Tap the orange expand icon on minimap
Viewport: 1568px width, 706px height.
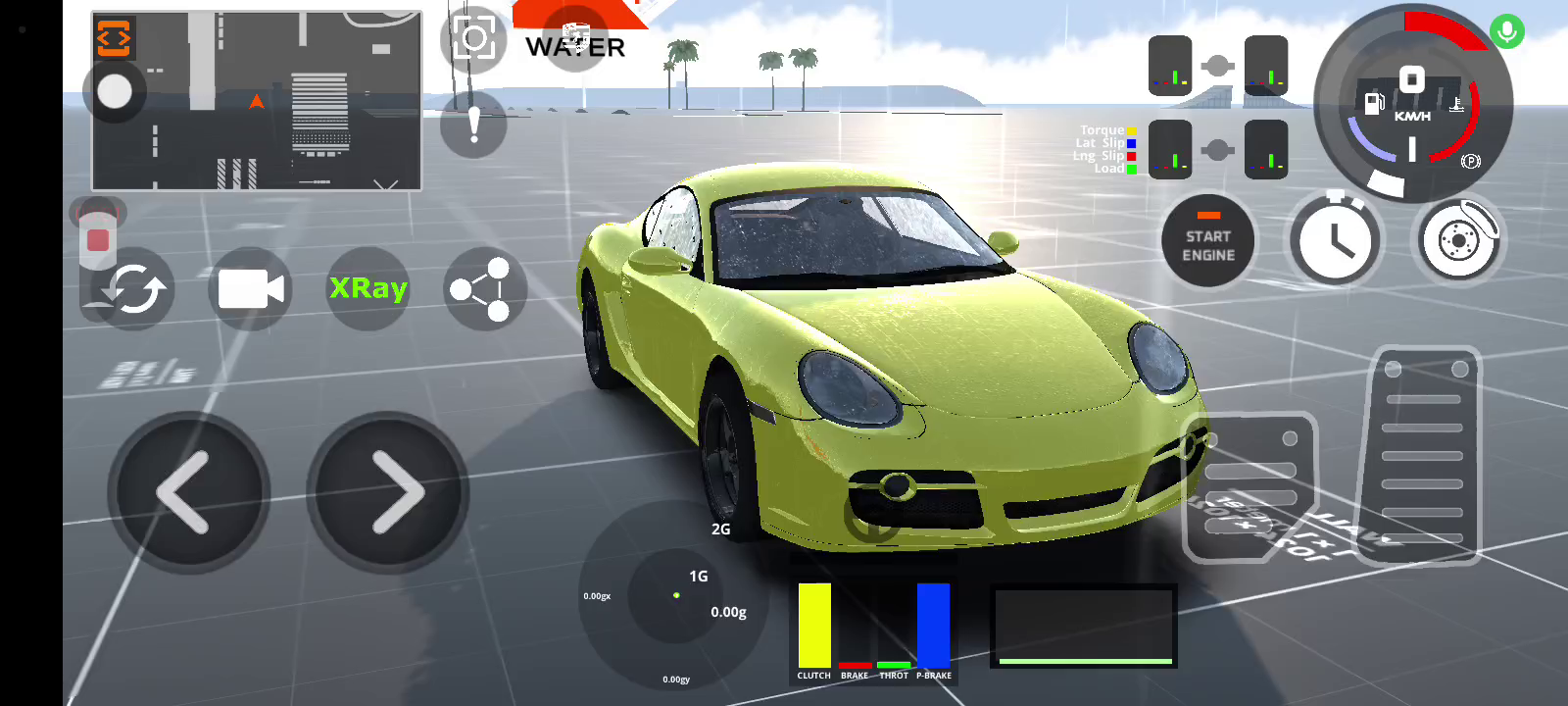click(x=114, y=38)
